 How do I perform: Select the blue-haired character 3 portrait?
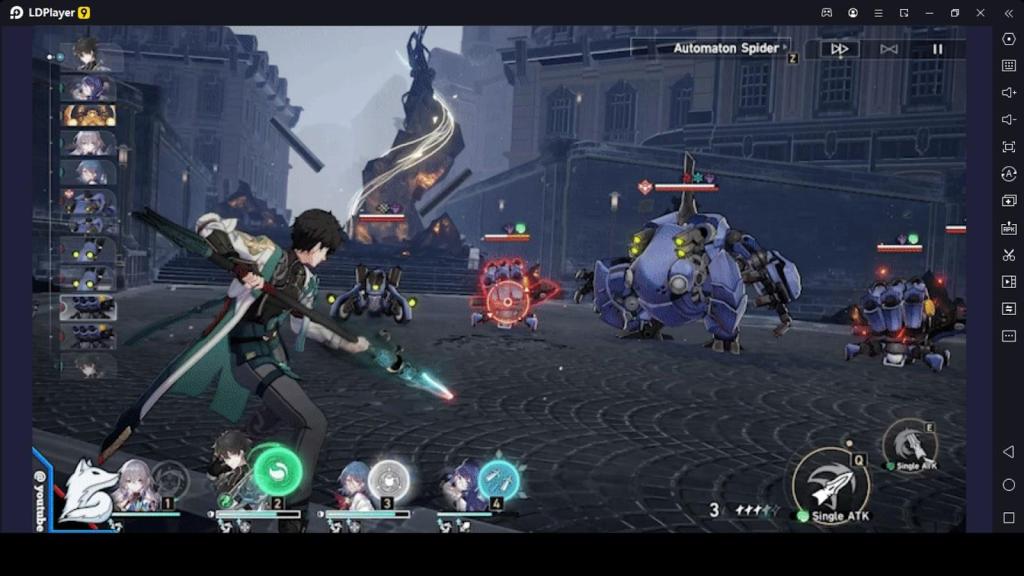[x=353, y=485]
